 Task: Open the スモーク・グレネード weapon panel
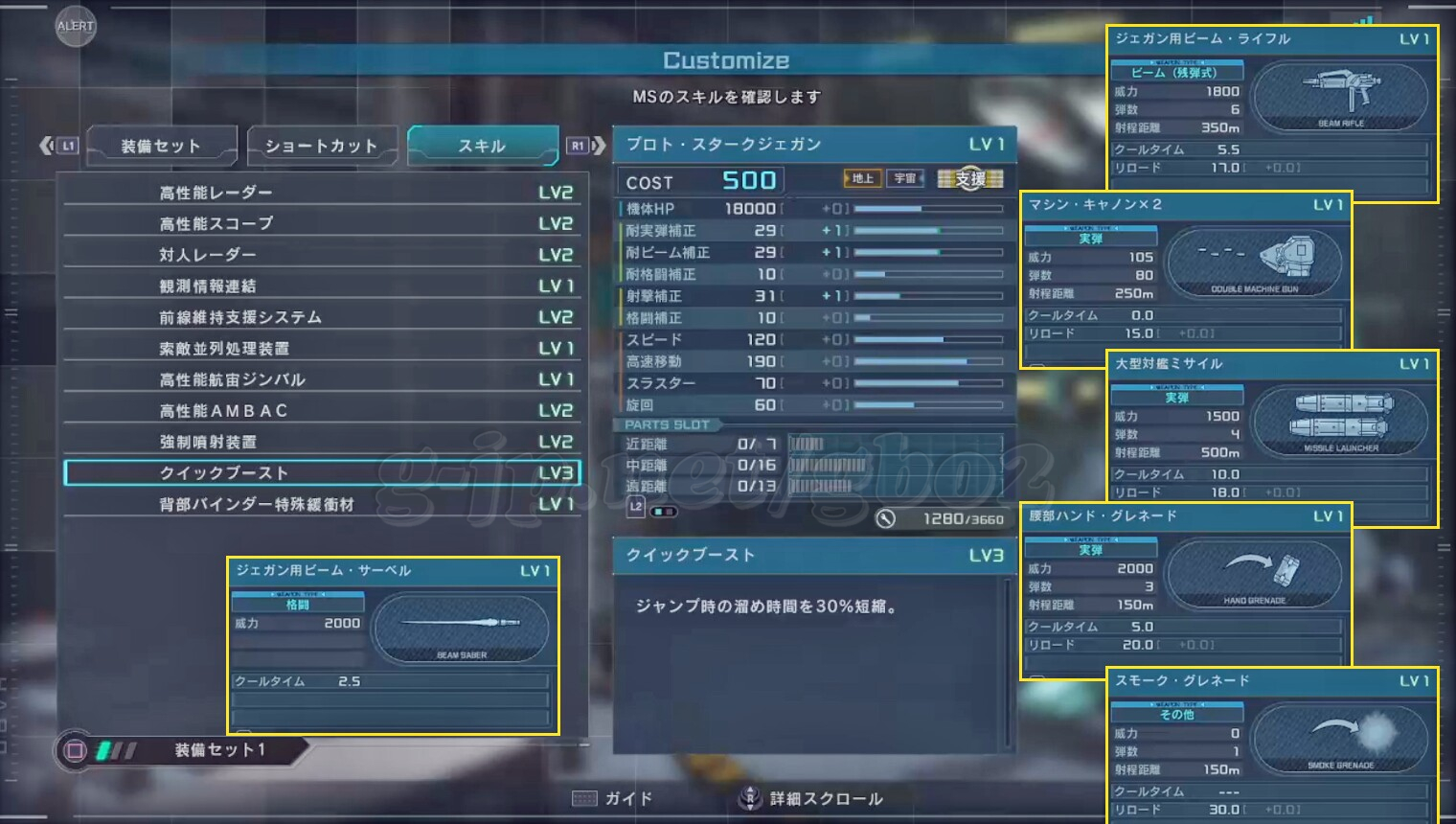tap(1272, 744)
